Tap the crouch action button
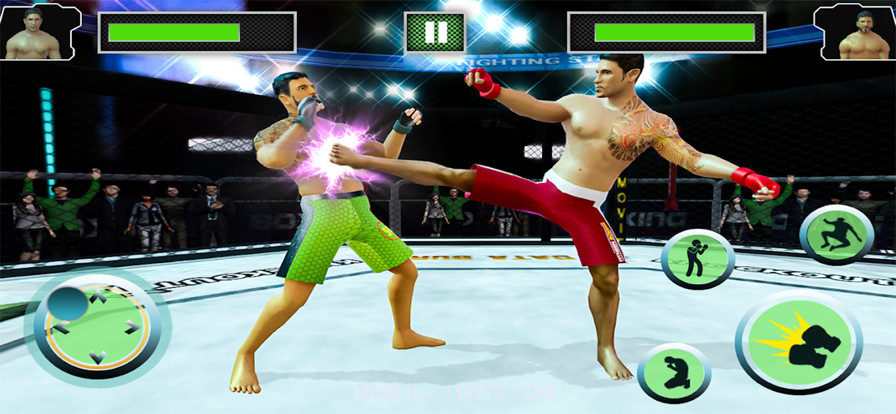 click(x=674, y=372)
